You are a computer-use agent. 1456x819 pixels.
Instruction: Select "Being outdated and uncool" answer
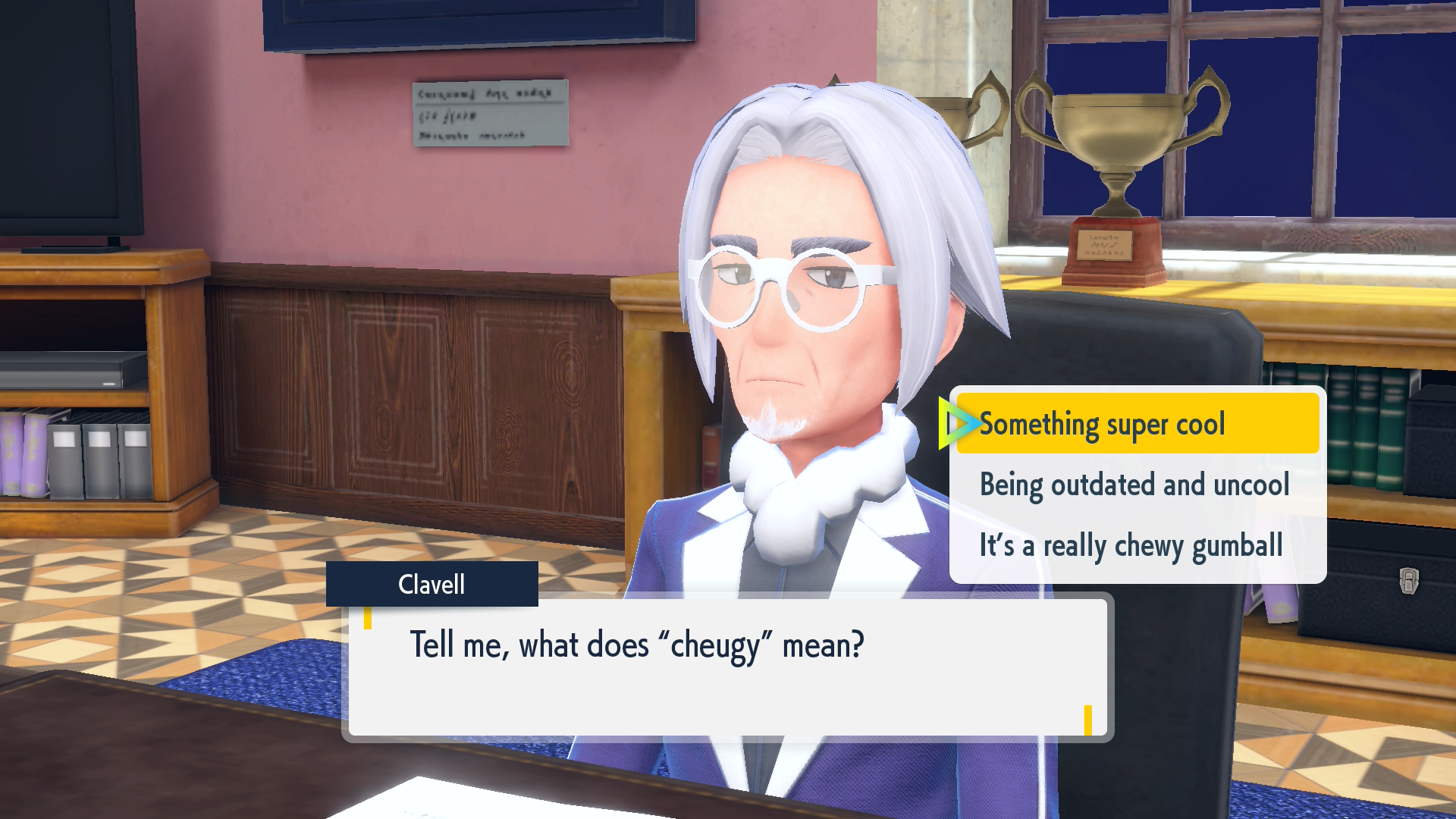coord(1134,485)
